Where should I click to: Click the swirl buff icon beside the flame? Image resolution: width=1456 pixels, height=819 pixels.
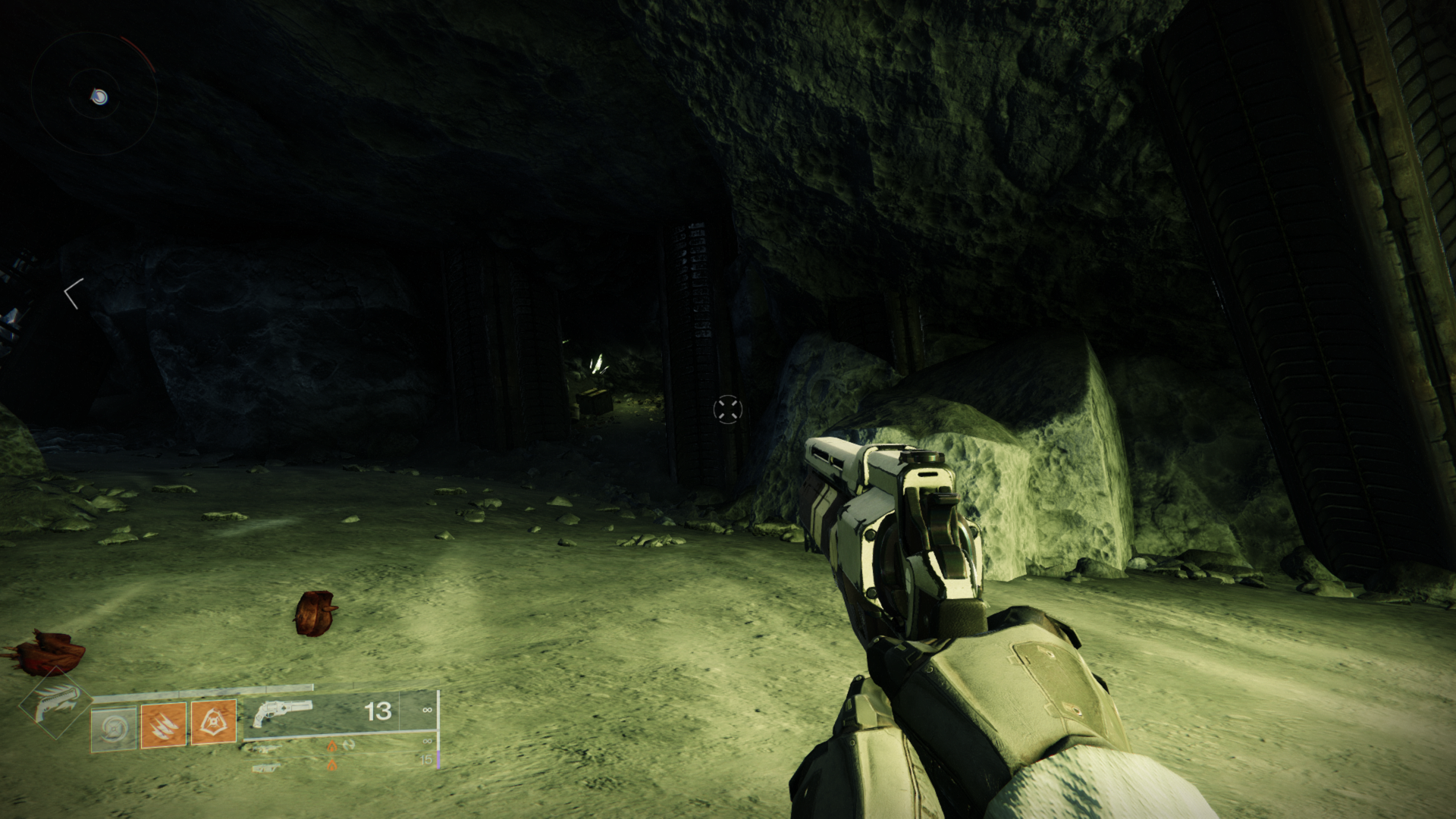pyautogui.click(x=348, y=745)
